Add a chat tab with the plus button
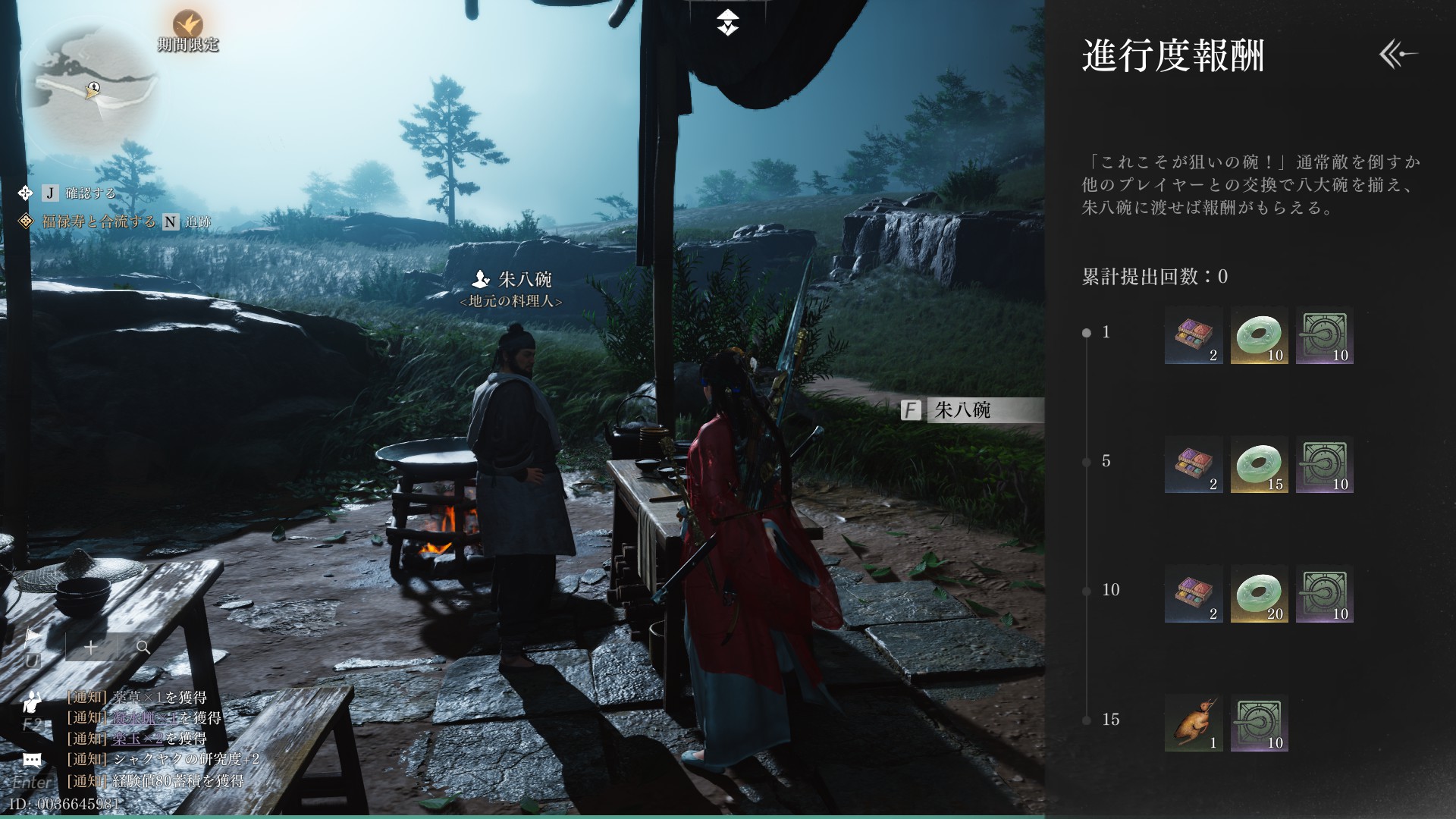The height and width of the screenshot is (819, 1456). (91, 647)
